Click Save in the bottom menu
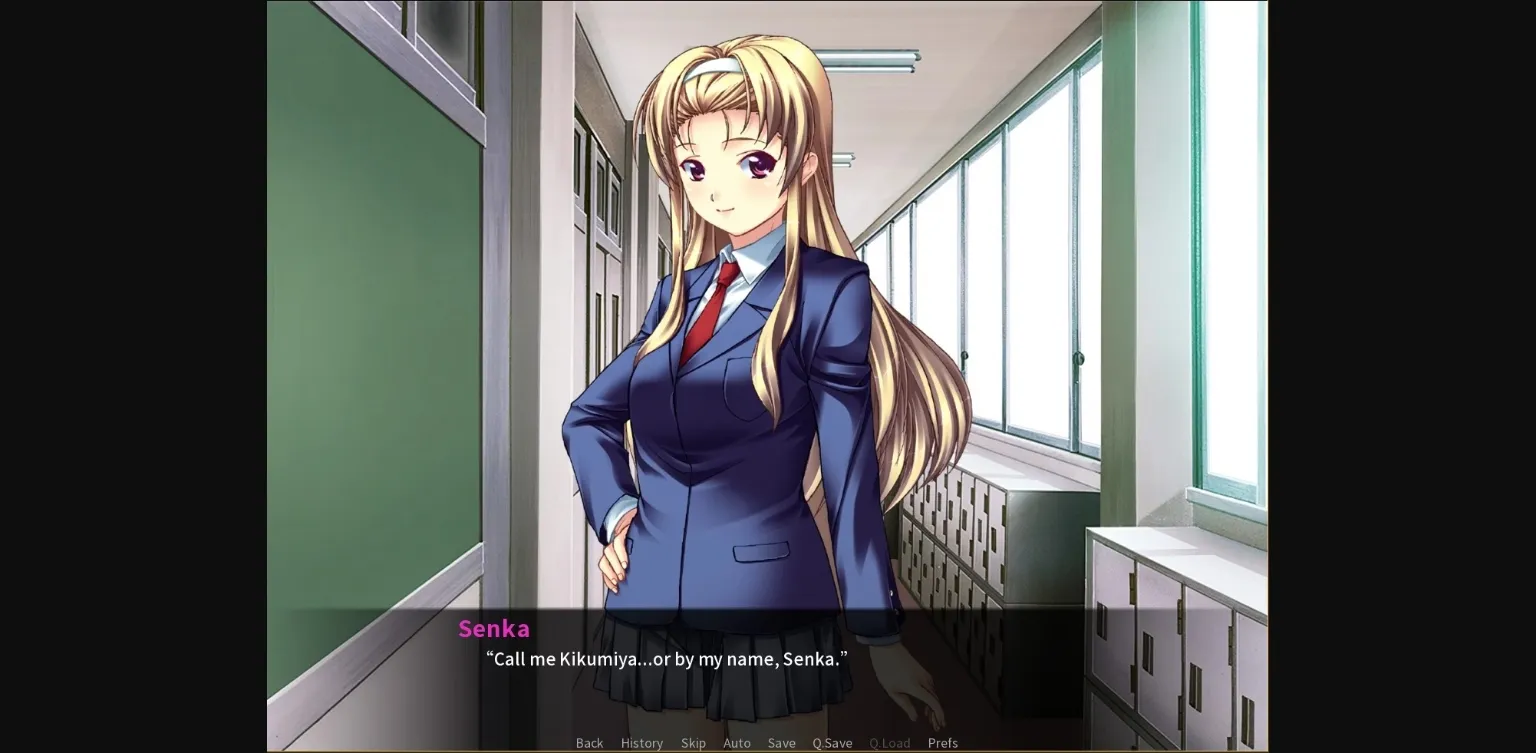This screenshot has width=1536, height=753. pyautogui.click(x=781, y=743)
